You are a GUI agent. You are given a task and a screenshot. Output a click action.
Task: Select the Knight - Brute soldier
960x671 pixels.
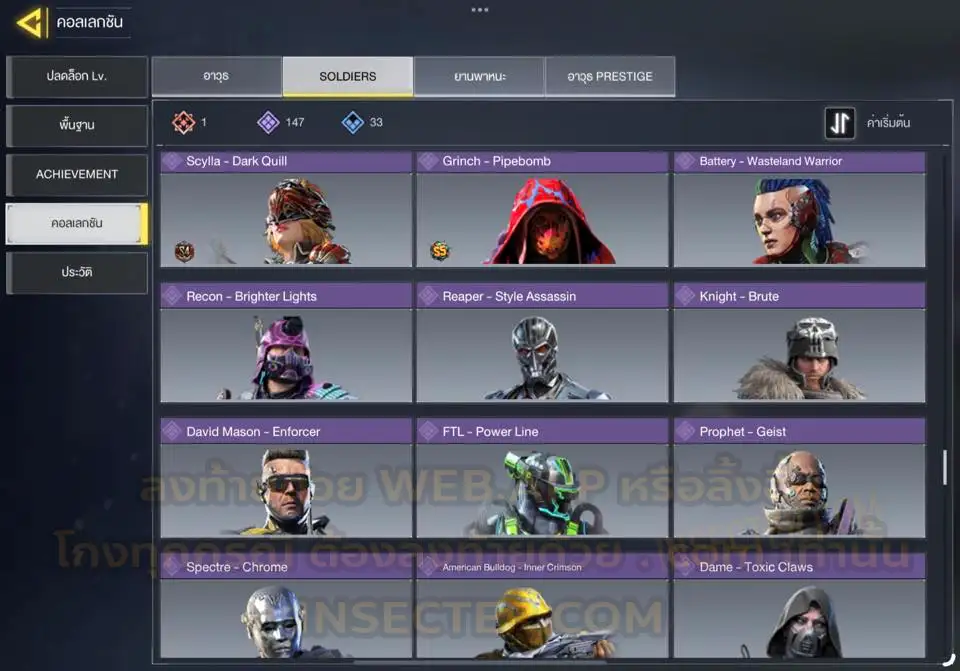click(799, 344)
